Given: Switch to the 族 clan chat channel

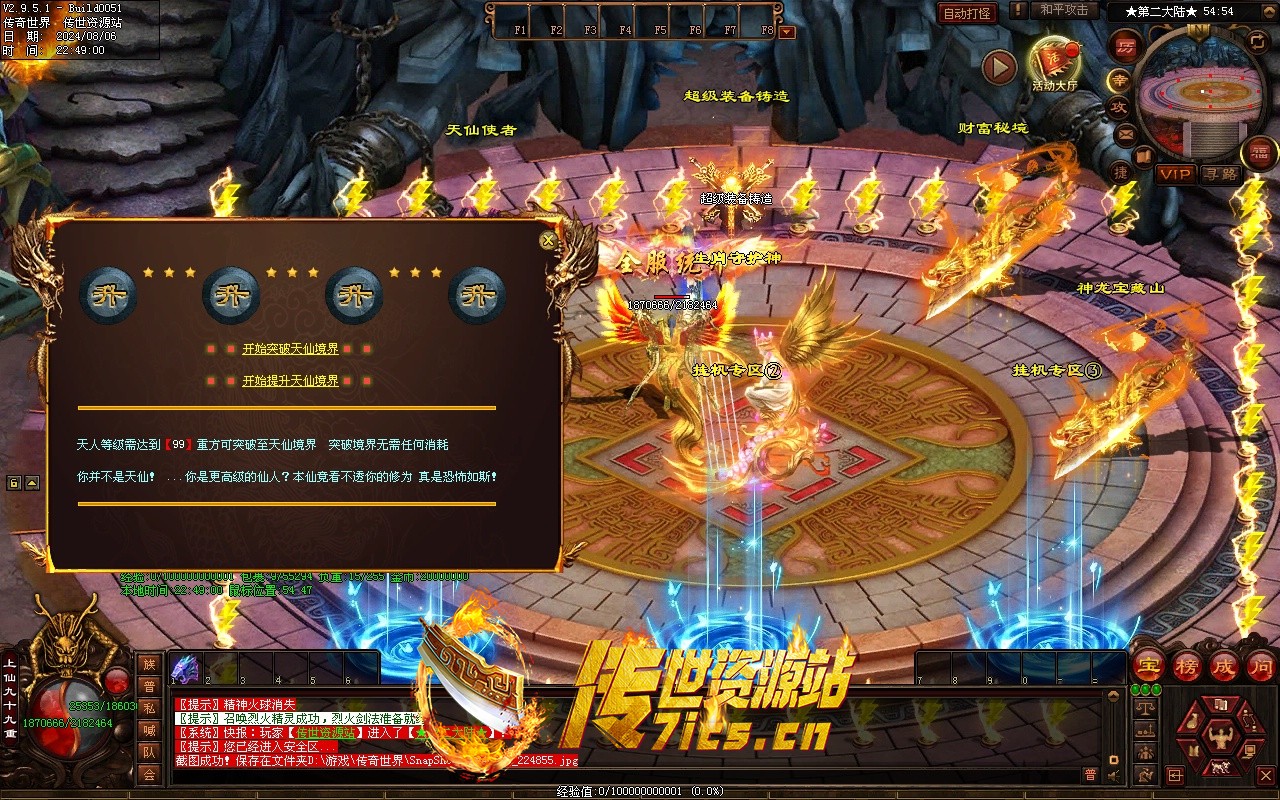Looking at the screenshot, I should point(149,664).
